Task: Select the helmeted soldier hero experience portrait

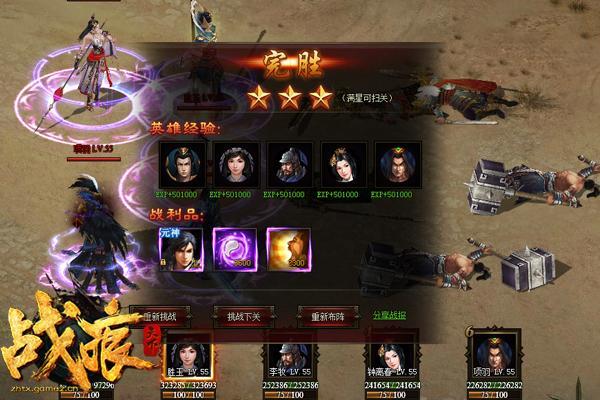Action: tap(290, 163)
